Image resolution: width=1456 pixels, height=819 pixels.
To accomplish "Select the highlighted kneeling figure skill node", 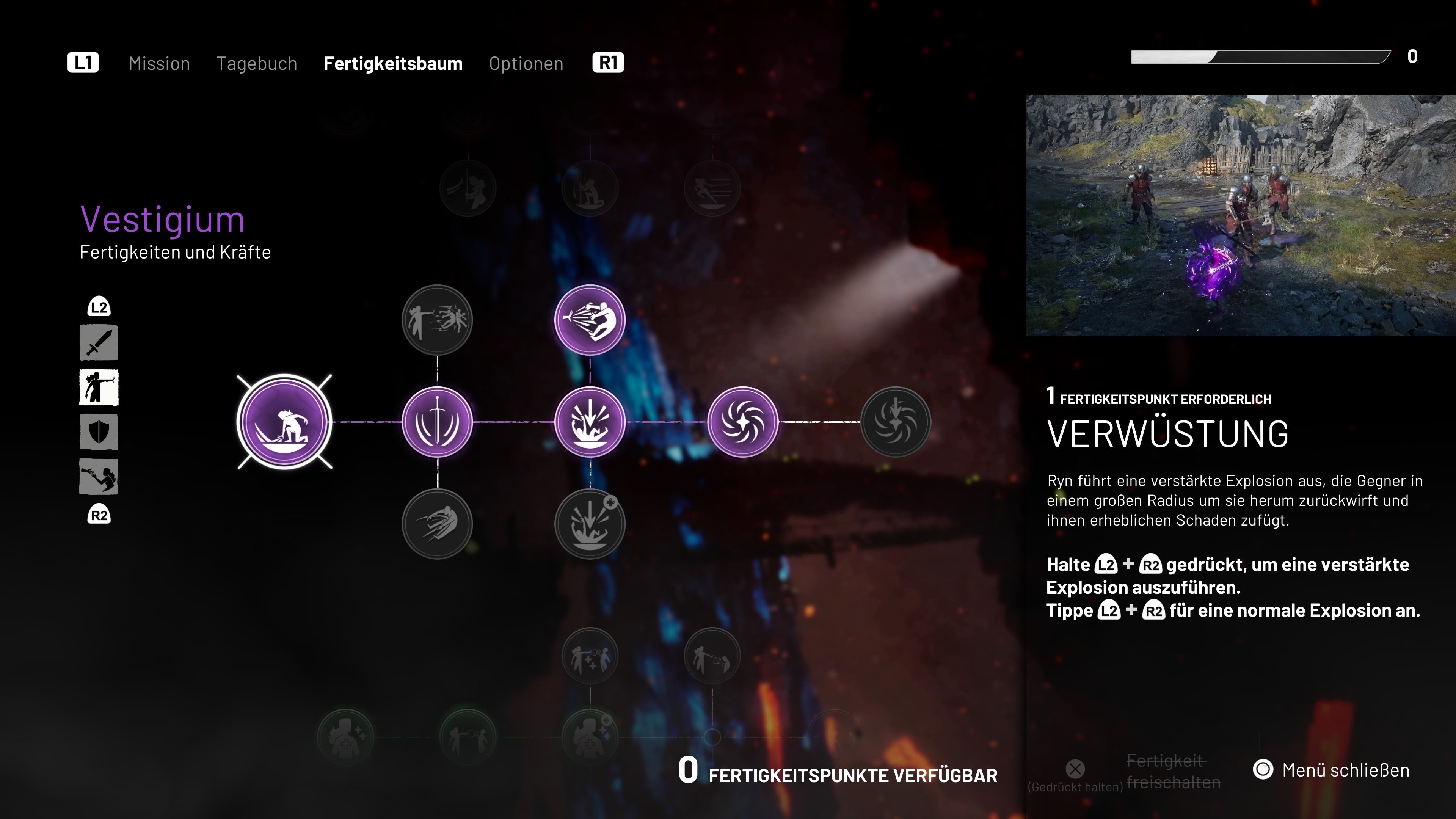I will [x=284, y=422].
